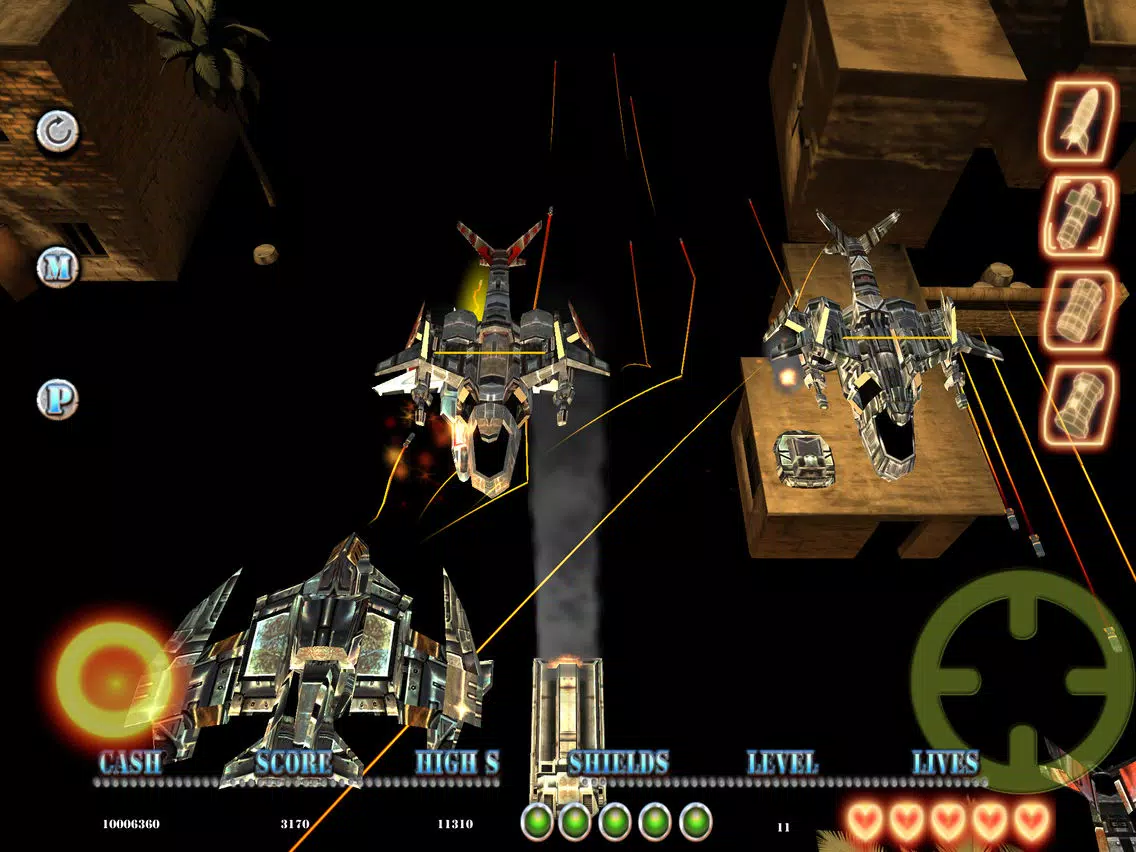The height and width of the screenshot is (852, 1136).
Task: Click the circular arrow restart button
Action: (x=58, y=132)
